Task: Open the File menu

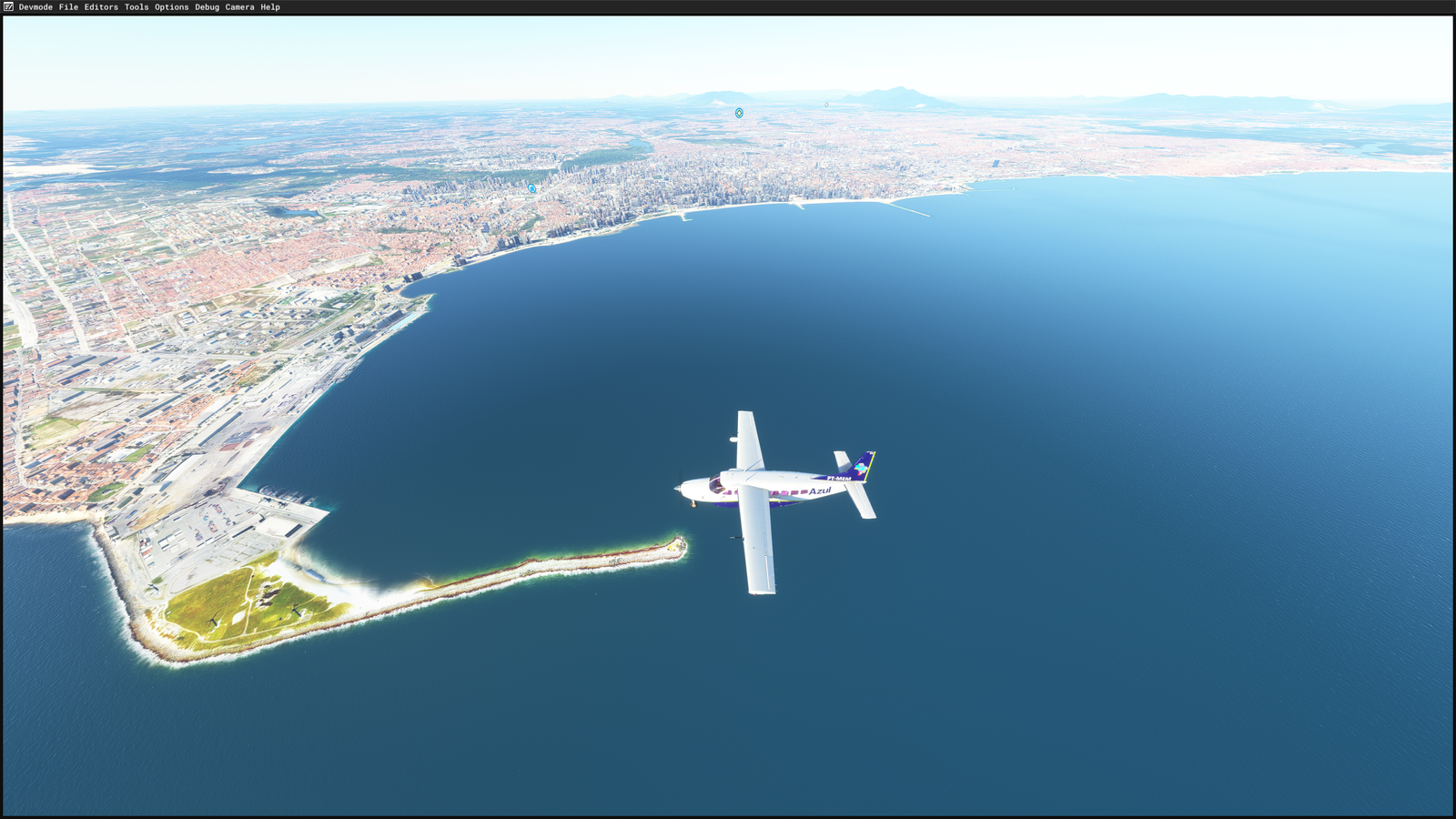Action: pos(68,7)
